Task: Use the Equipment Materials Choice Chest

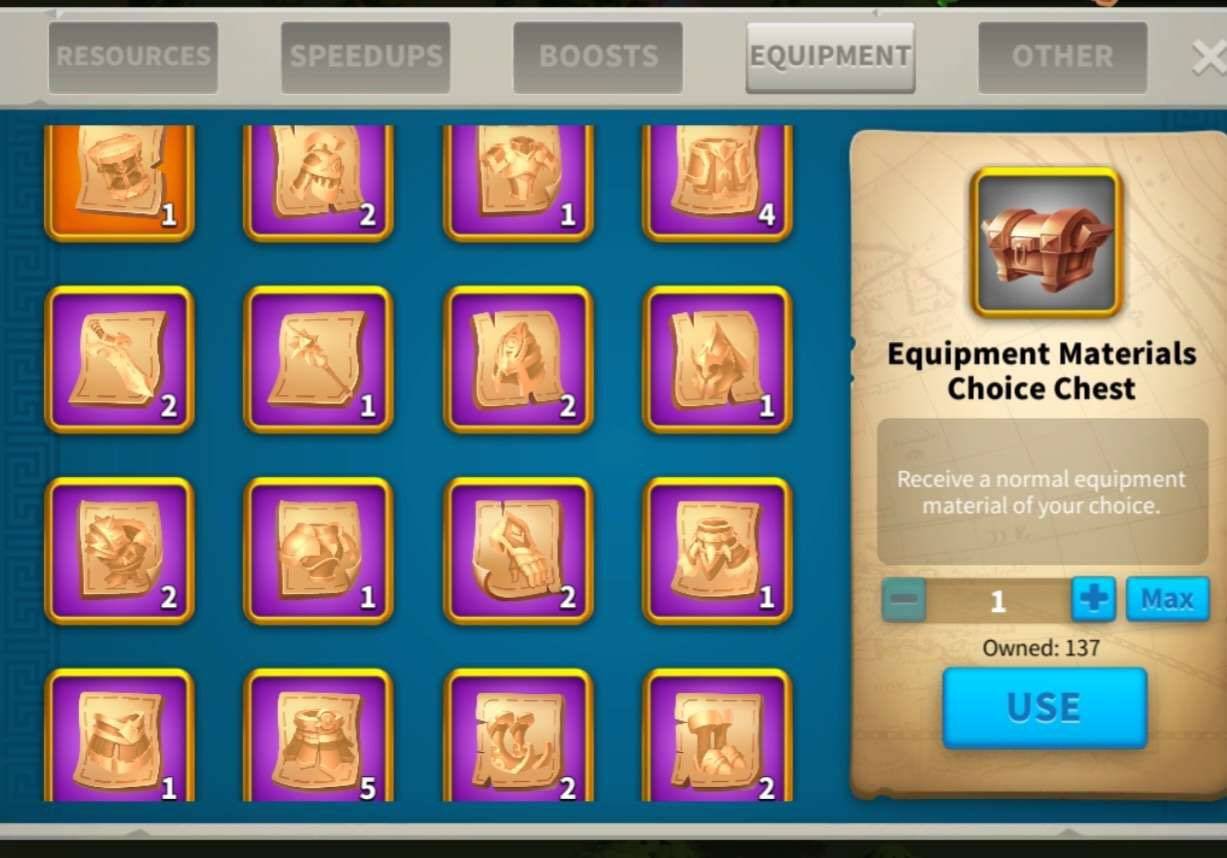Action: coord(1044,708)
